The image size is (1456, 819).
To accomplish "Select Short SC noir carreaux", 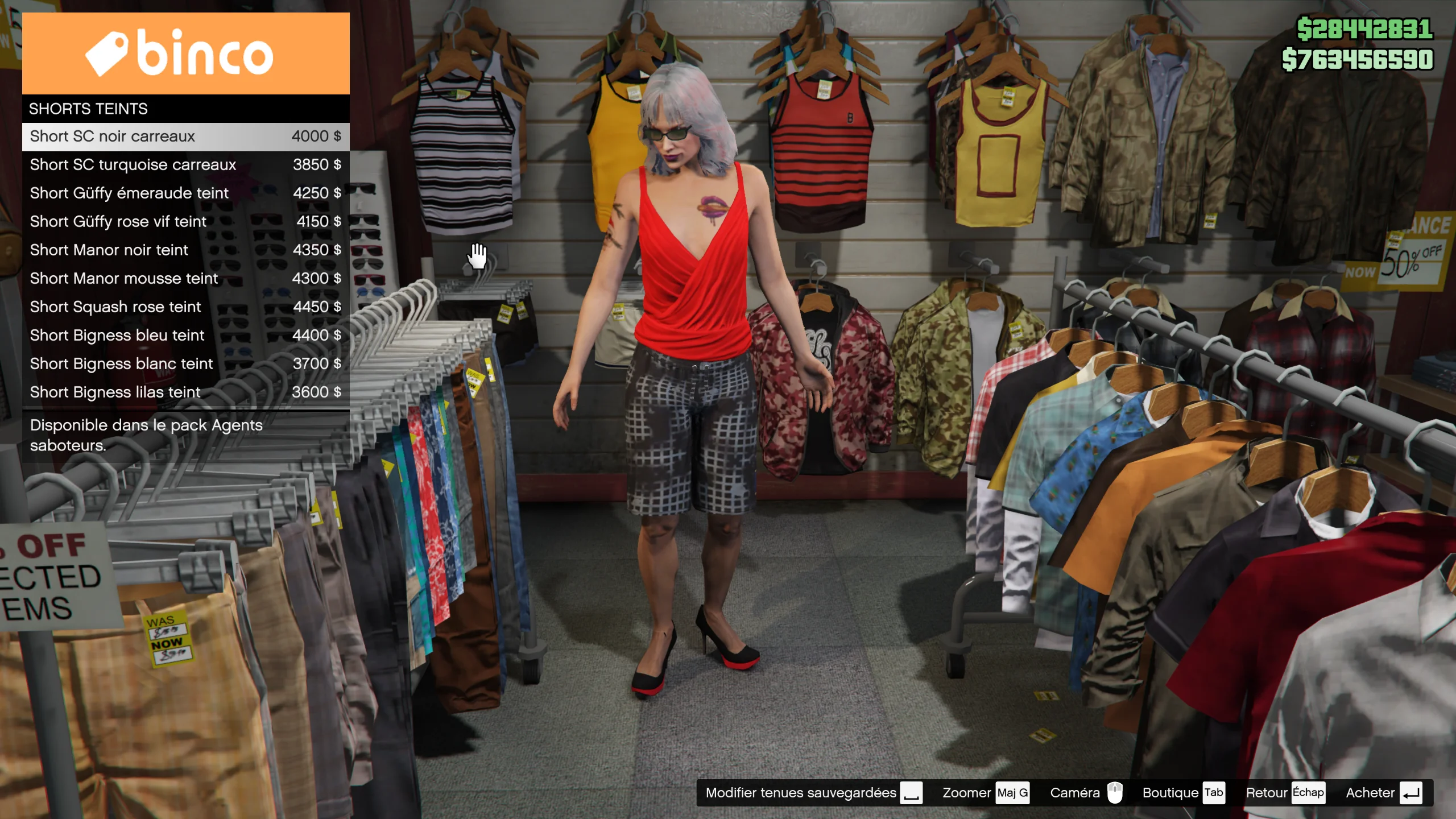I will coord(185,136).
